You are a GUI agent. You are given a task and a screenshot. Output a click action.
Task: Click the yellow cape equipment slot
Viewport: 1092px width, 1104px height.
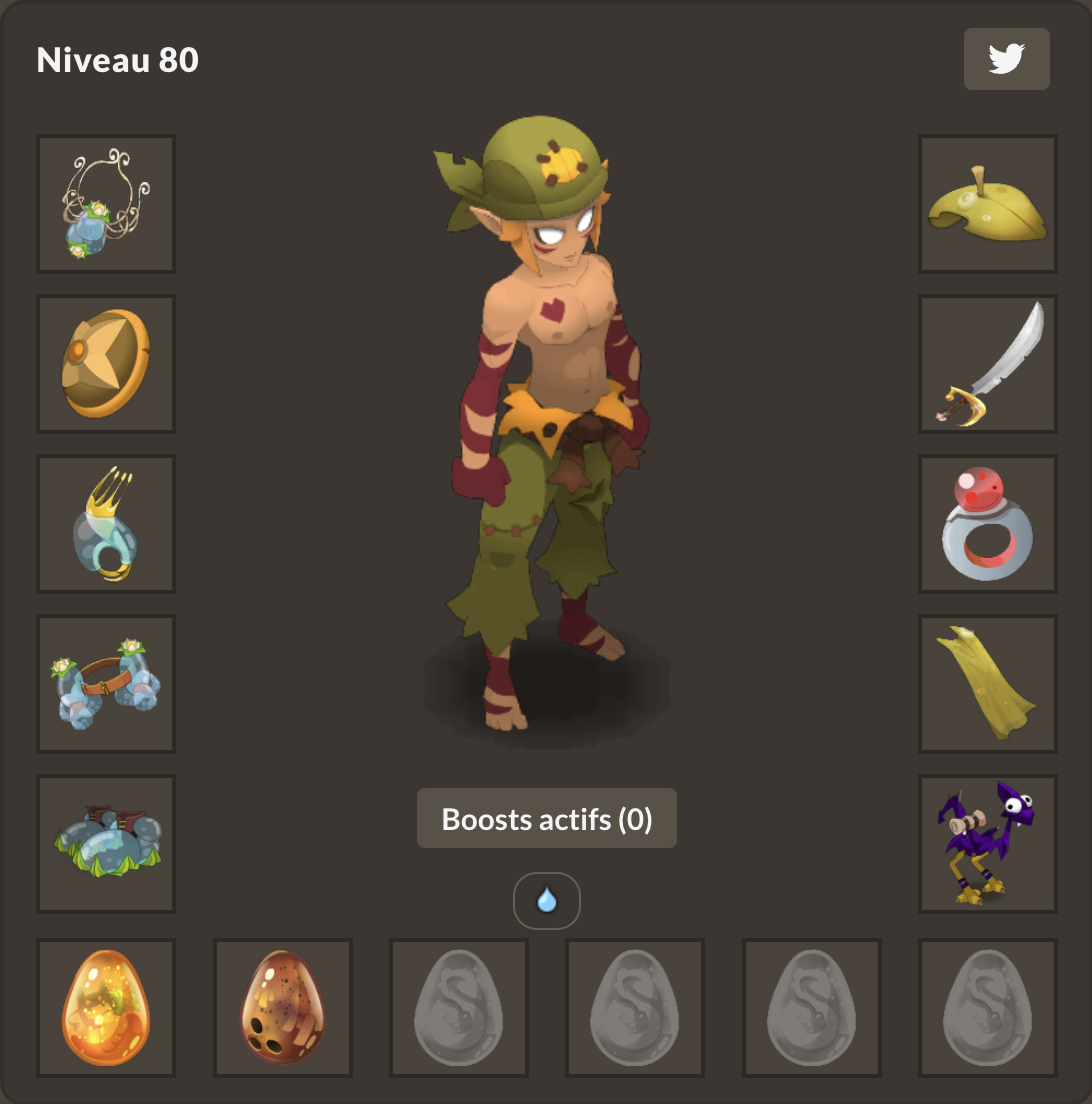987,684
